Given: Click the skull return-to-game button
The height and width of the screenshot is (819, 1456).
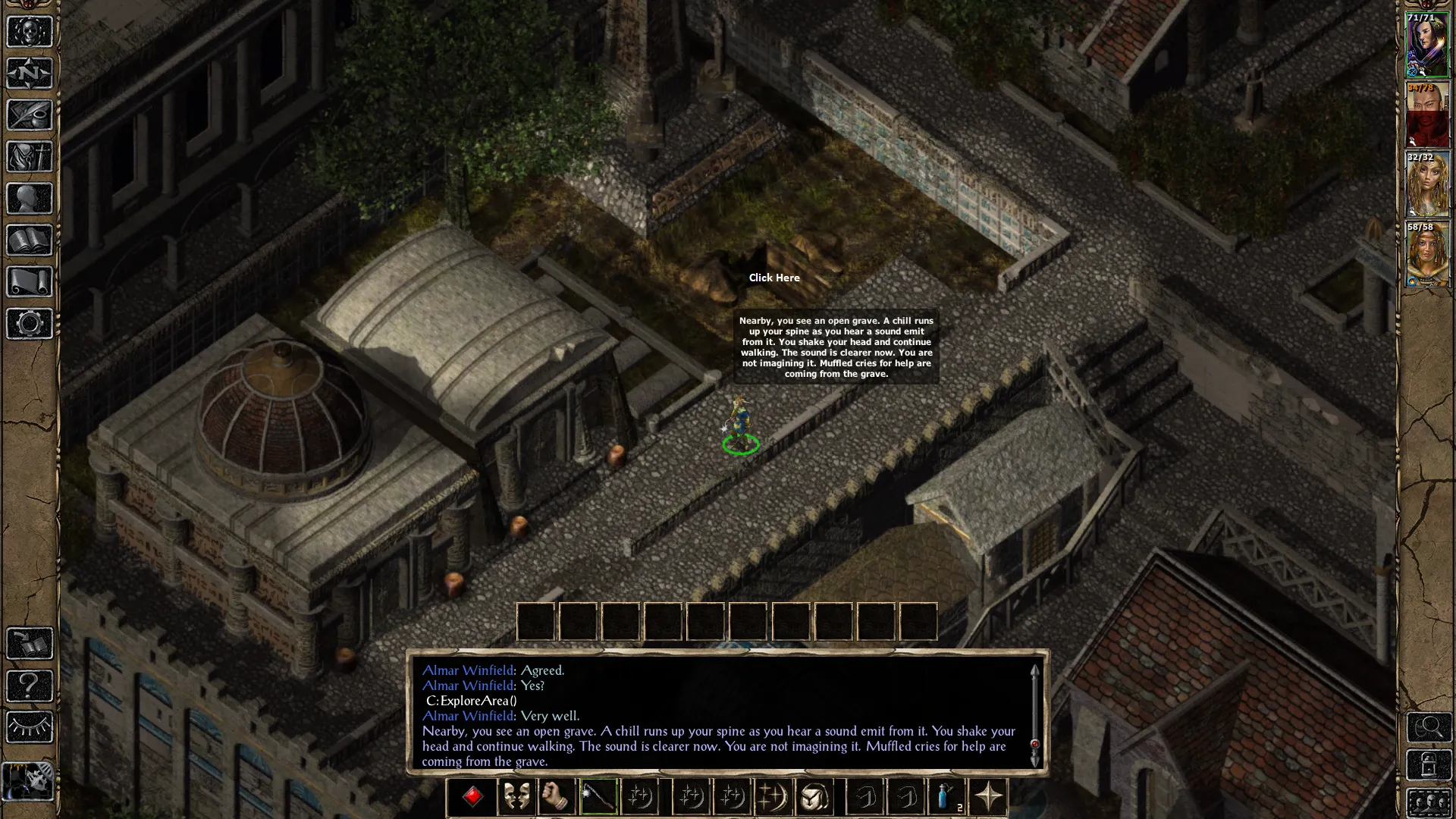Looking at the screenshot, I should [x=30, y=32].
